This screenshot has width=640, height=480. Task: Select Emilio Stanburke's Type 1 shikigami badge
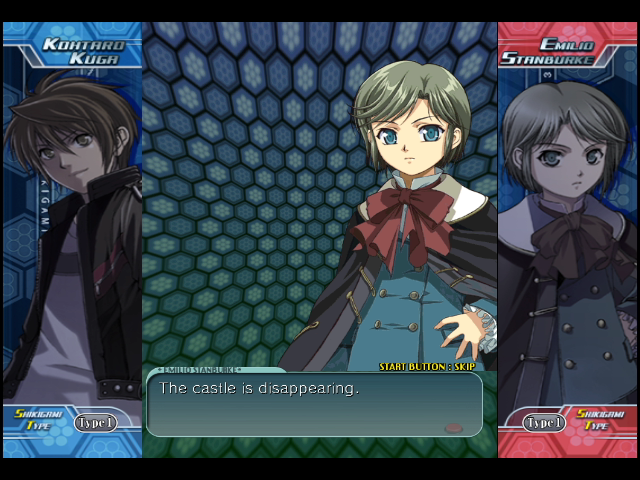coord(545,422)
